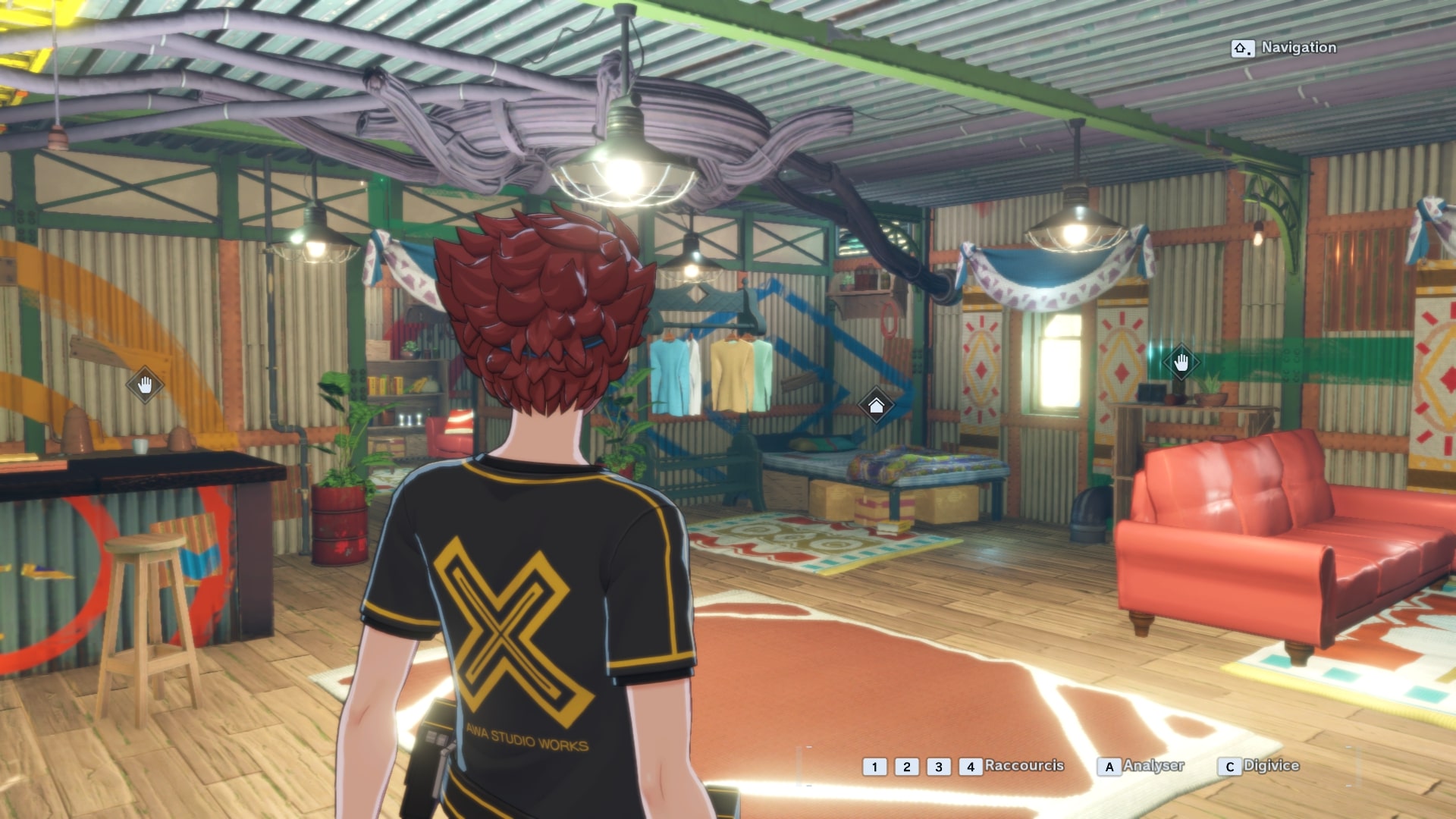Choose the hand interaction marker beside the sunlit window
This screenshot has height=819, width=1456.
coord(1181,363)
